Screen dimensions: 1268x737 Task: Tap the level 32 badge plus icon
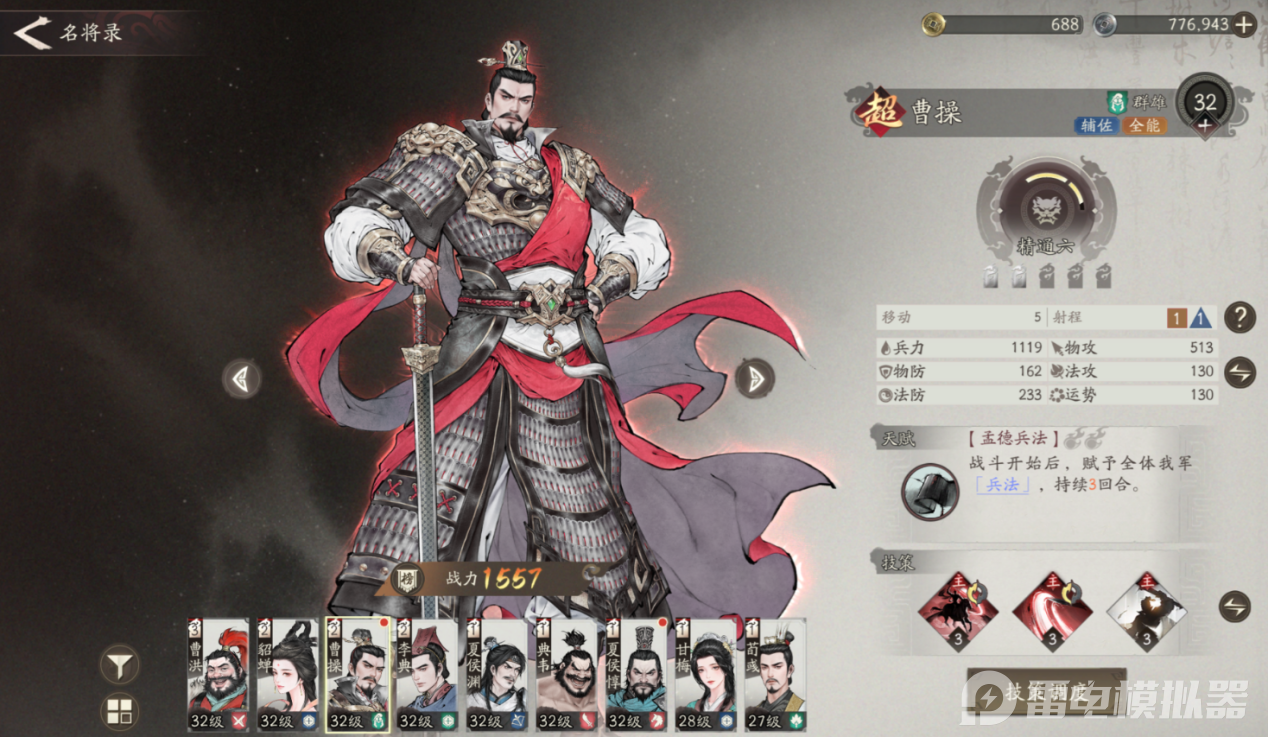(x=1204, y=125)
